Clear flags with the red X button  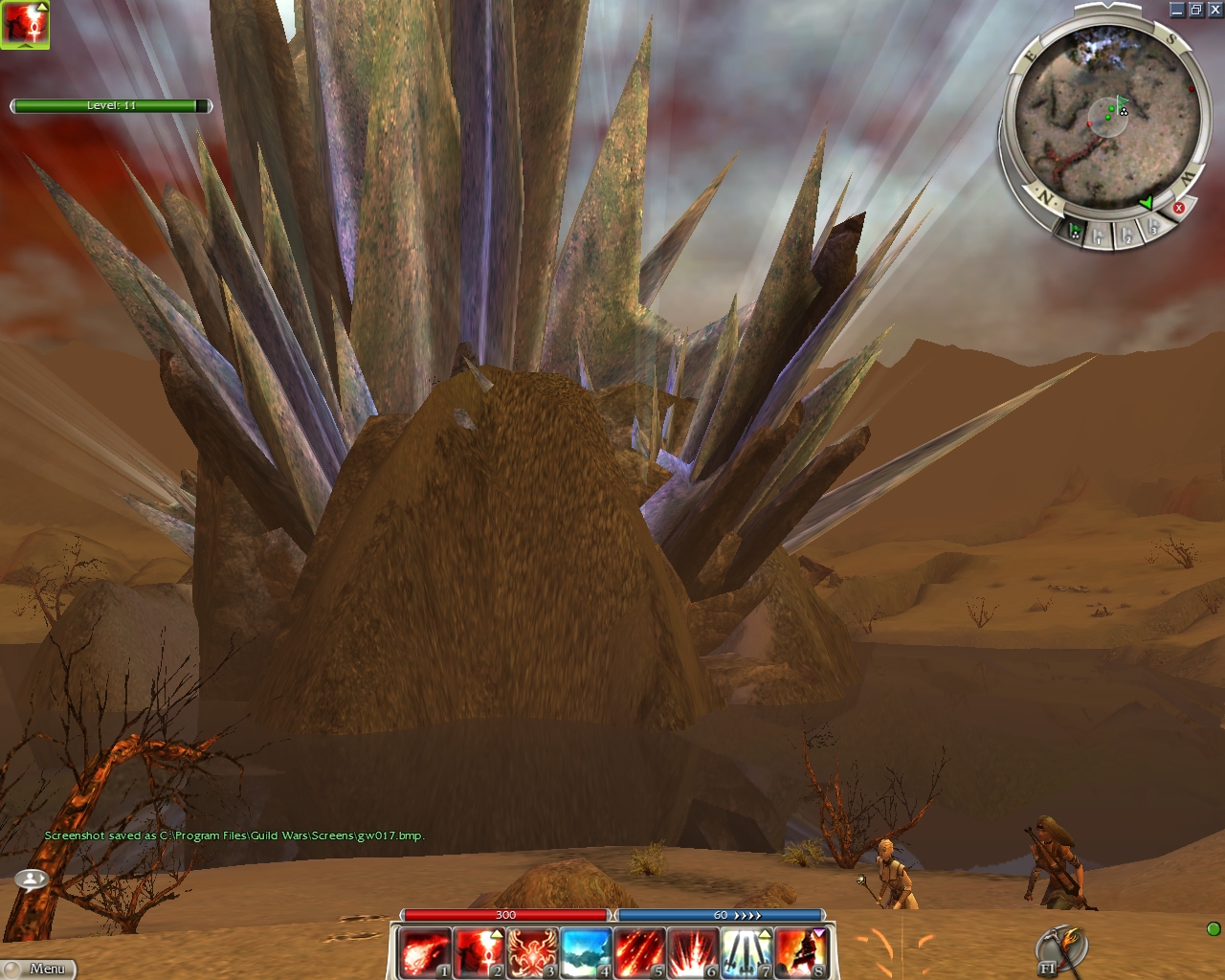click(1179, 208)
